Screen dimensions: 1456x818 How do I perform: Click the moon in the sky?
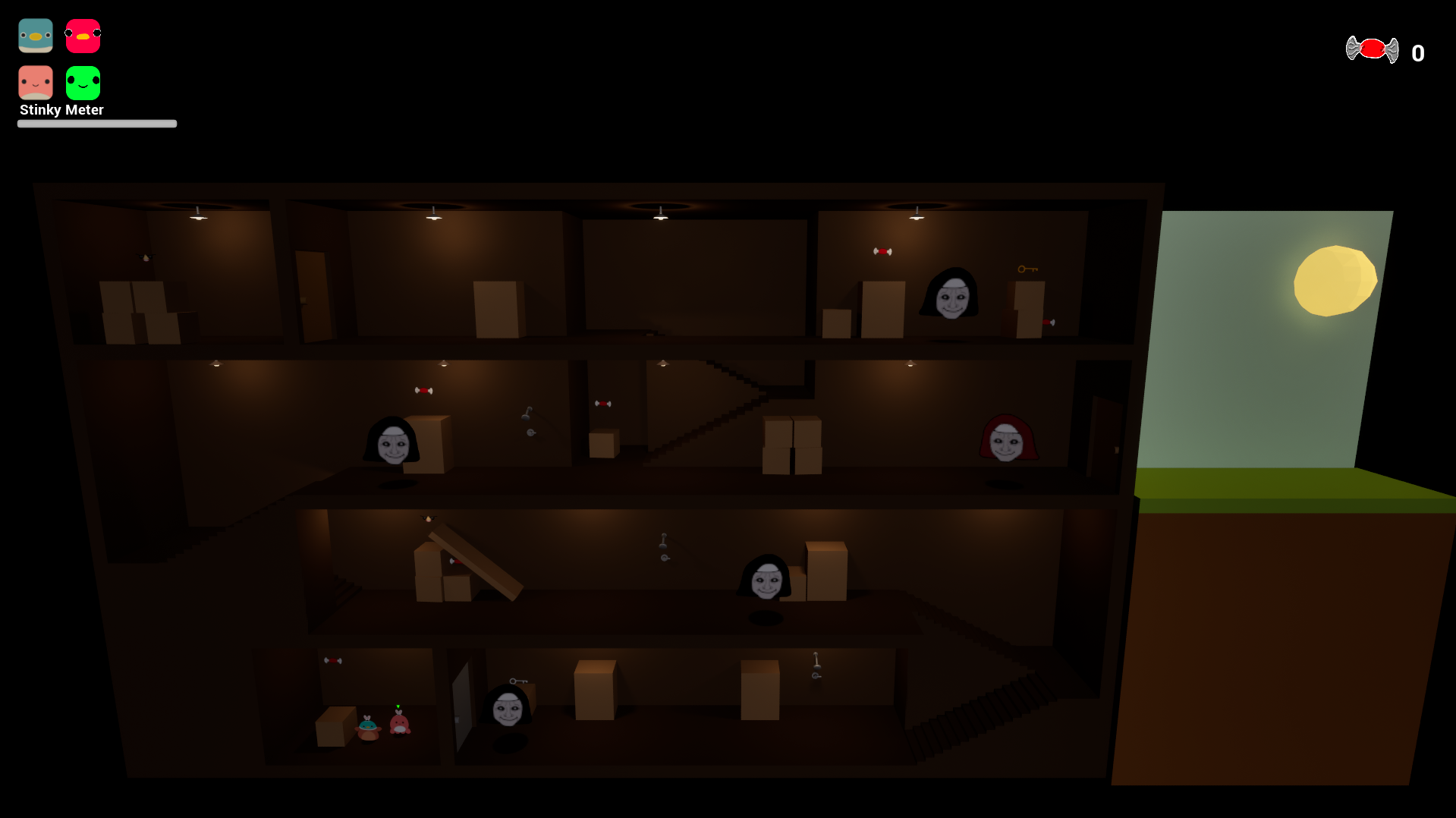click(1337, 280)
